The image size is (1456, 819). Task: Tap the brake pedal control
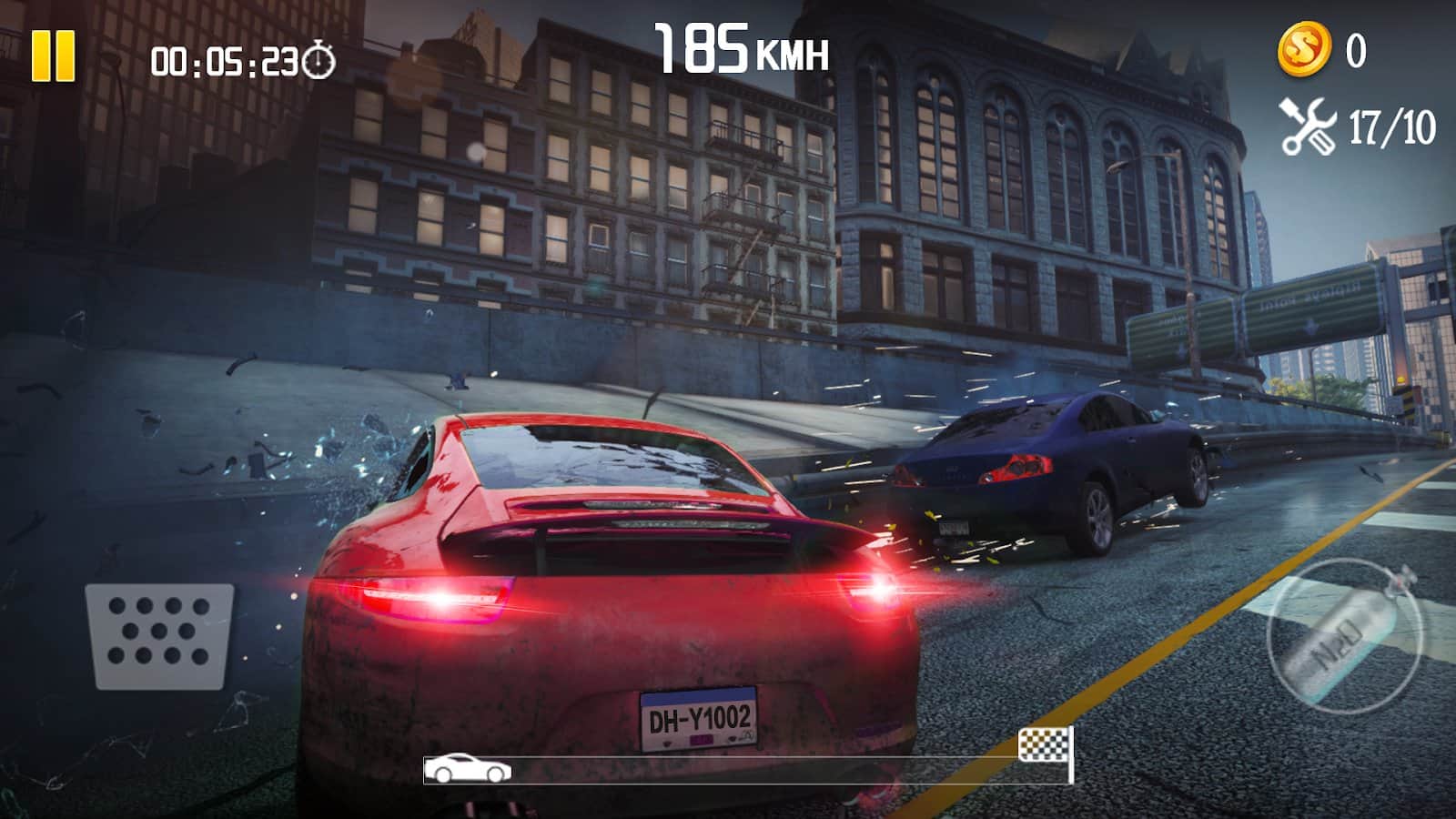coord(159,635)
